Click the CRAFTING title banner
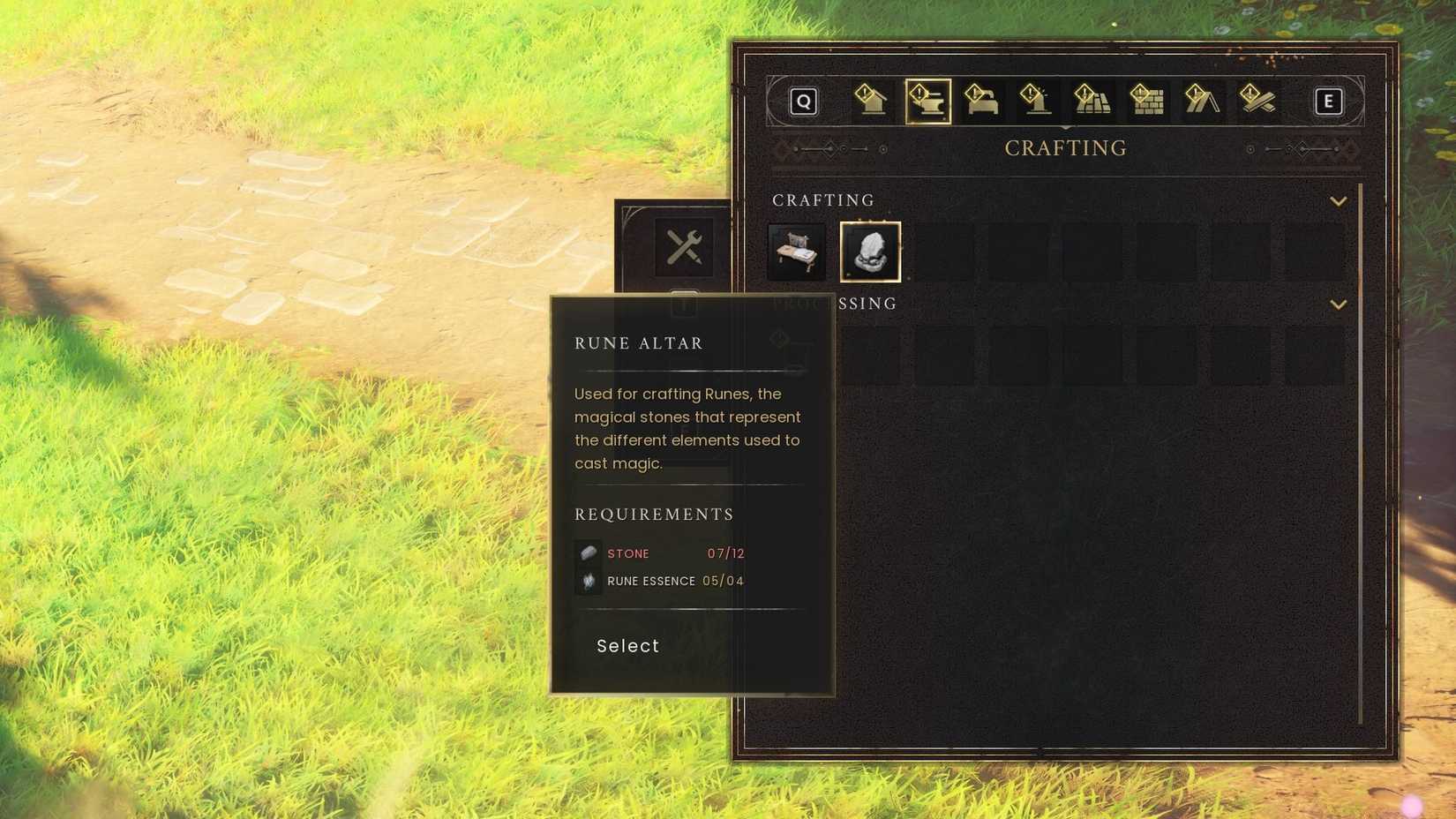This screenshot has height=819, width=1456. click(1065, 147)
